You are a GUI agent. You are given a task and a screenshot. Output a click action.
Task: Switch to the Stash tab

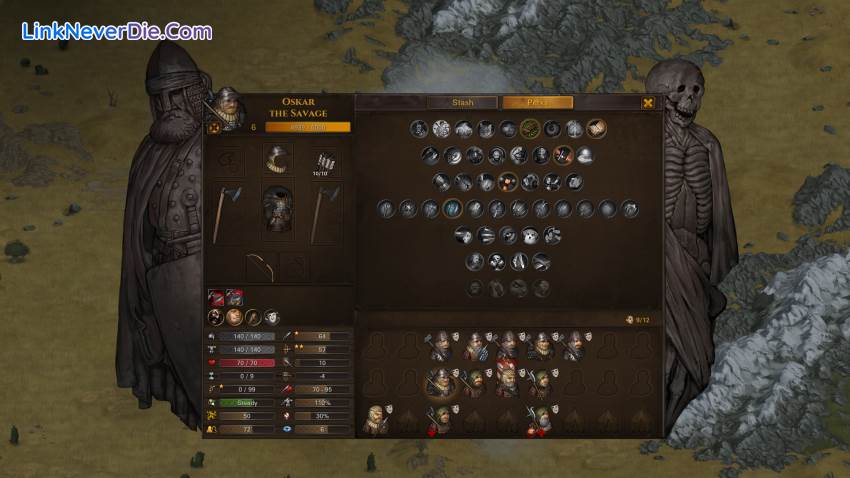point(462,102)
